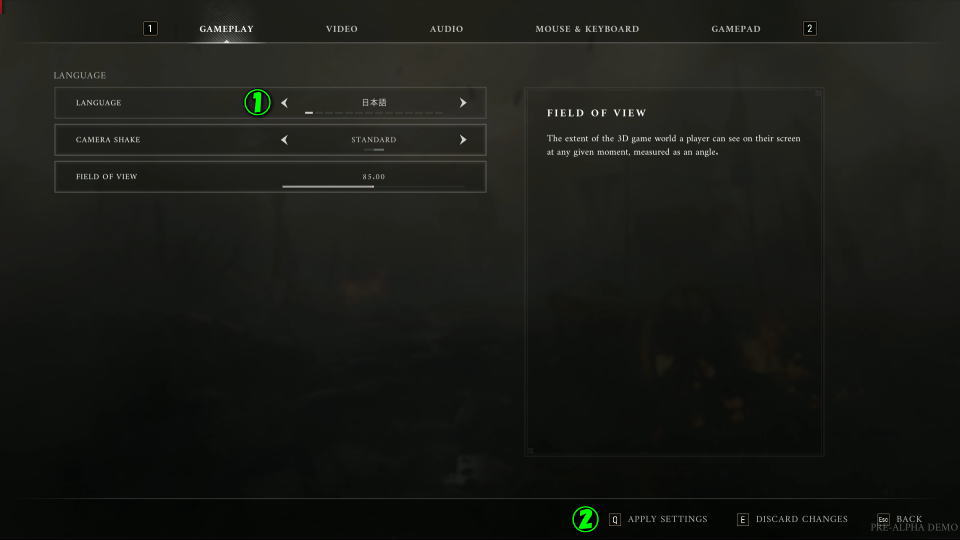Go Back from the settings menu
This screenshot has width=960, height=540.
907,519
